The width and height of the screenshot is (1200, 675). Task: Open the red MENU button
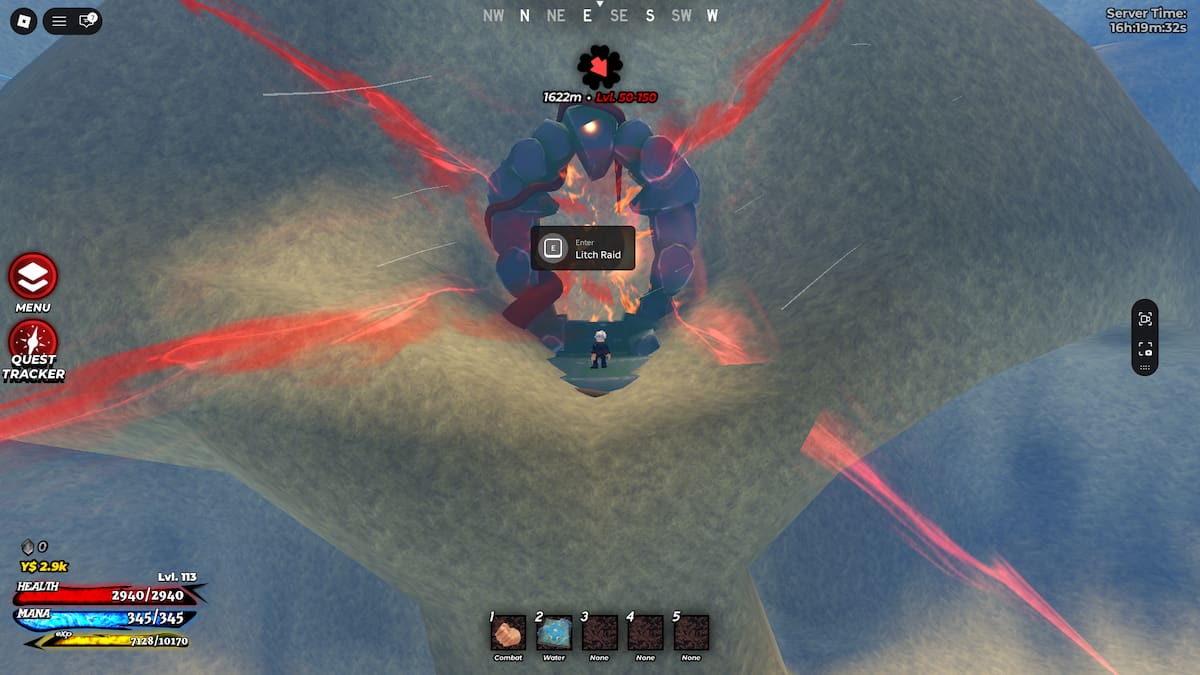[33, 276]
